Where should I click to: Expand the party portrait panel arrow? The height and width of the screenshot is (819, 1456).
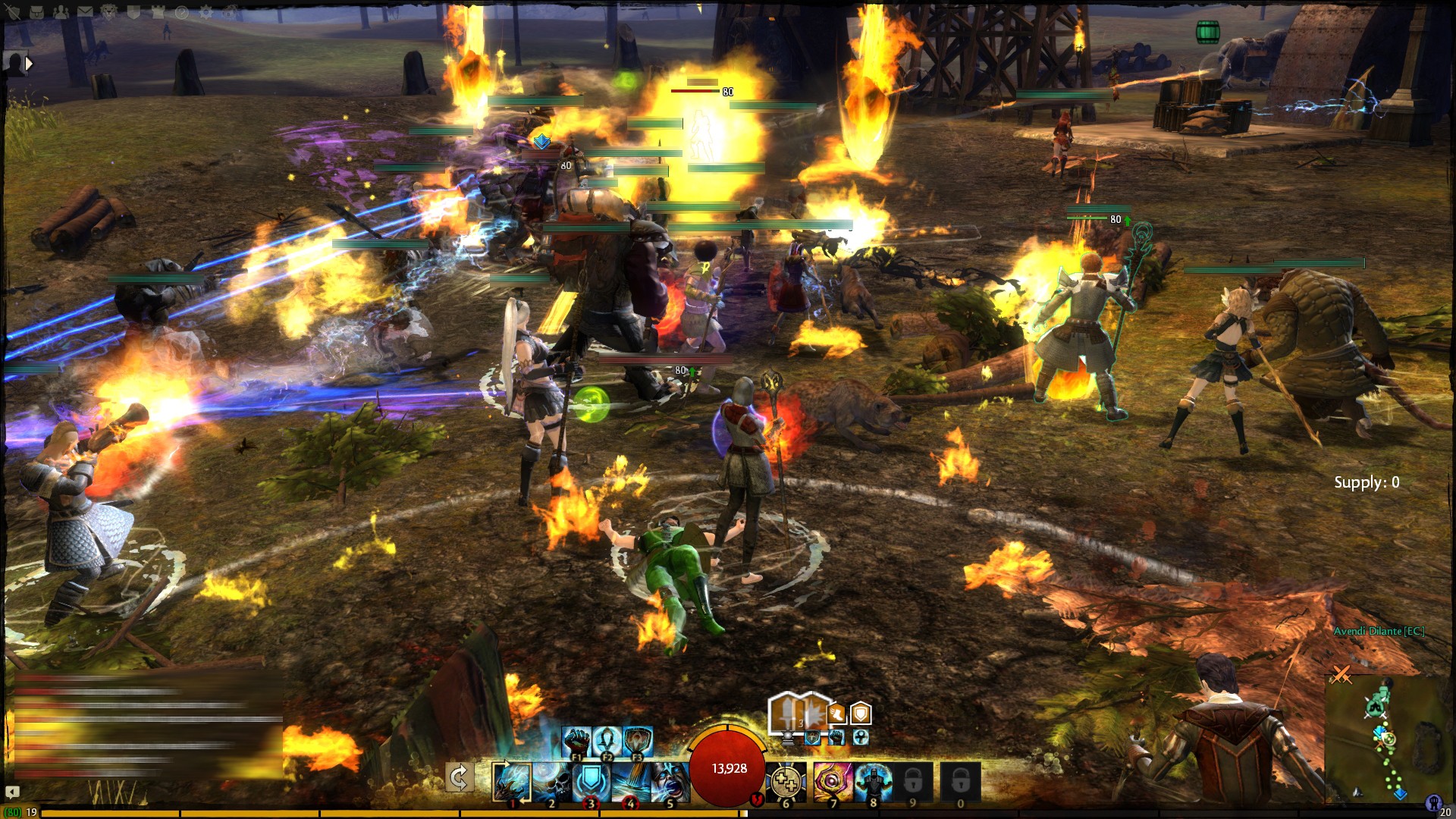pos(30,64)
